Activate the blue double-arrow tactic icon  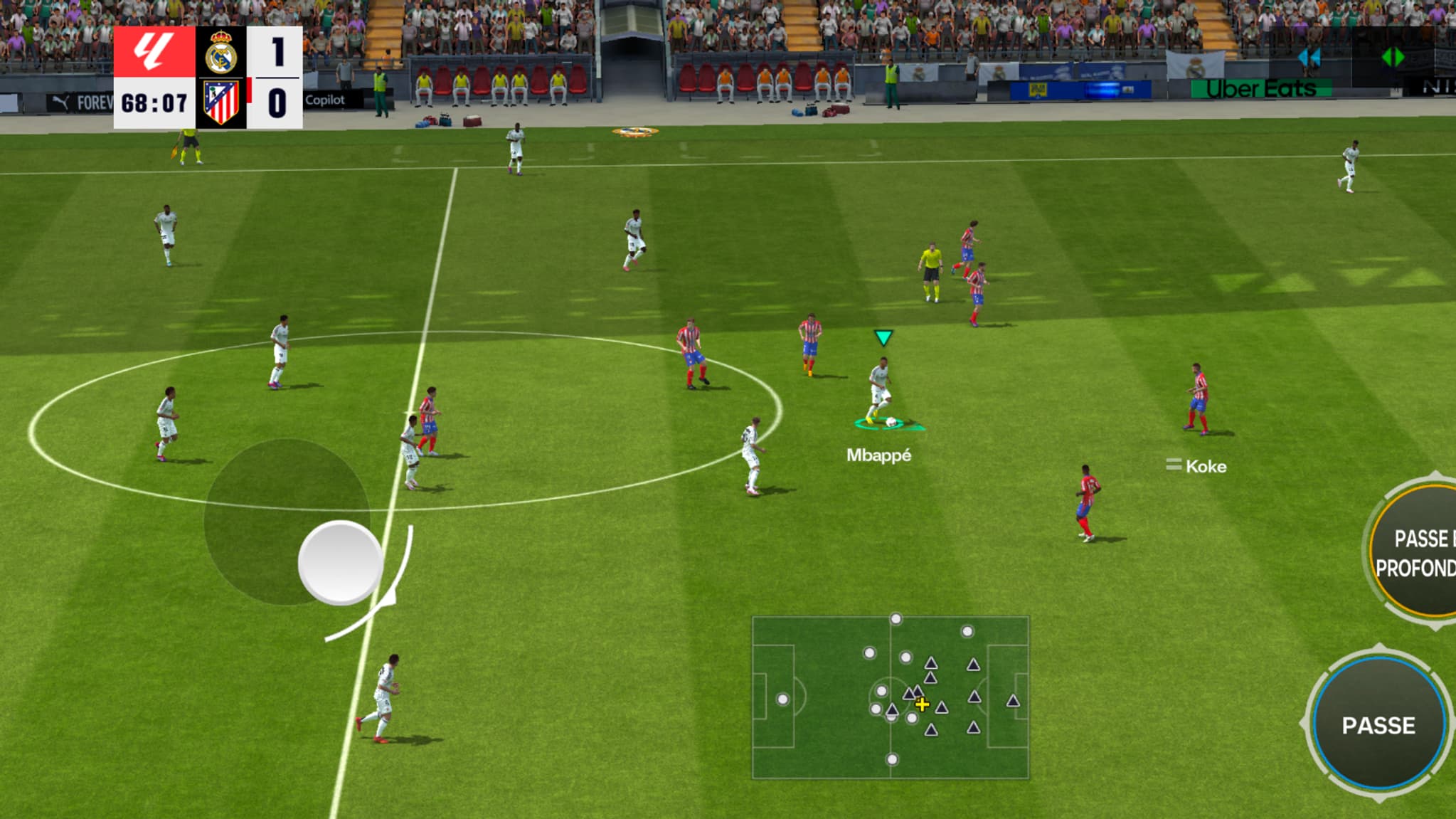coord(1309,58)
